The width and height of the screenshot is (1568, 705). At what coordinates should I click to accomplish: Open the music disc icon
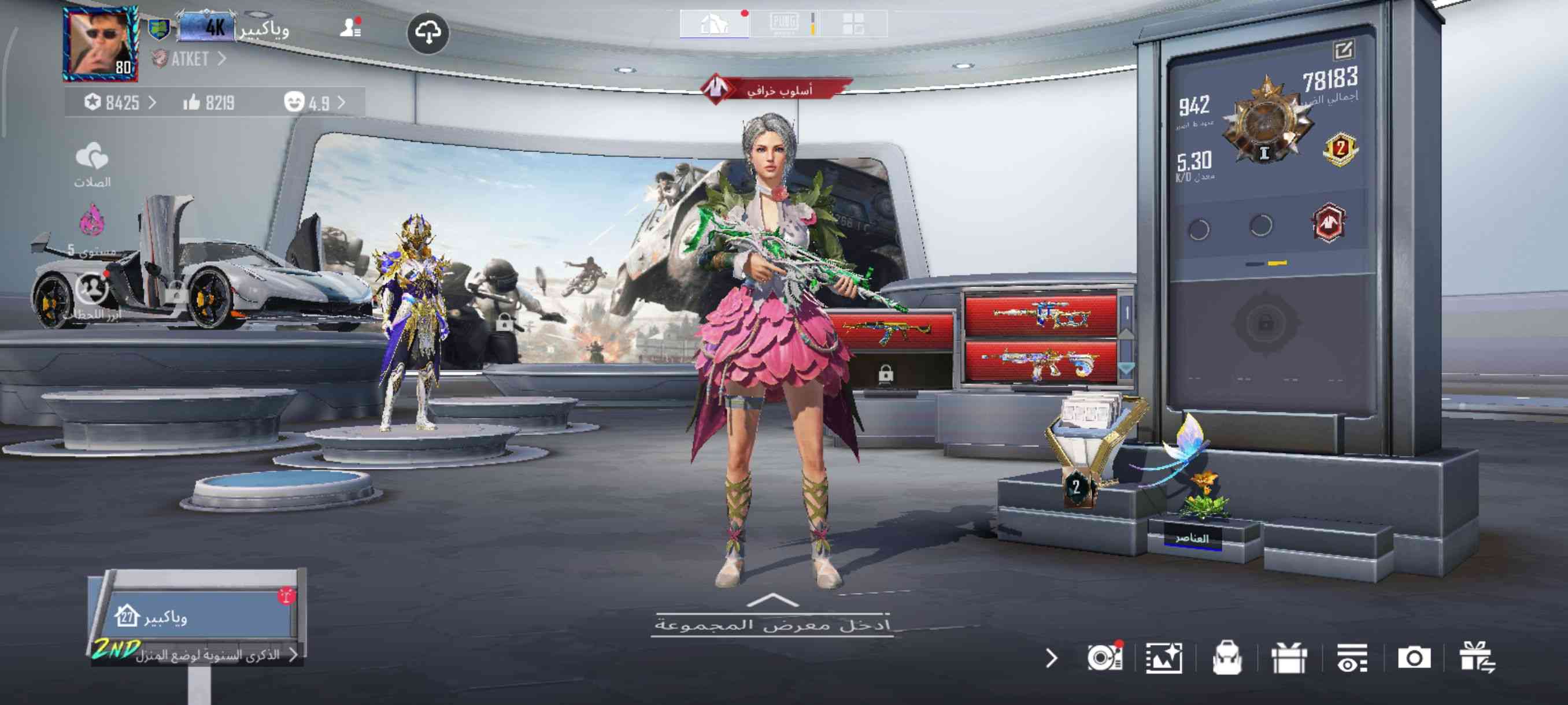click(x=1104, y=658)
